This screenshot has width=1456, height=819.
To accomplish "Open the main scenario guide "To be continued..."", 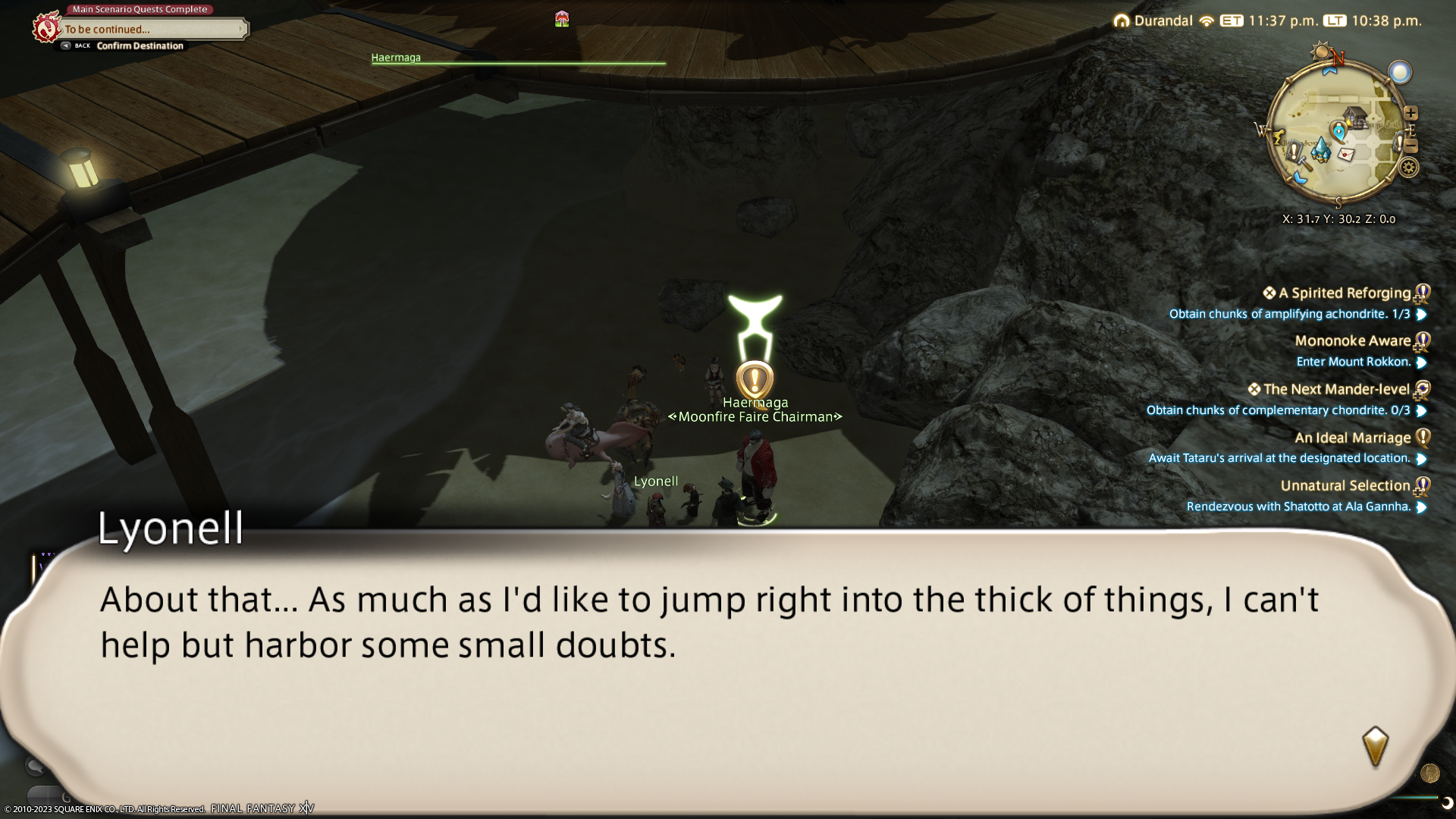I will [152, 29].
